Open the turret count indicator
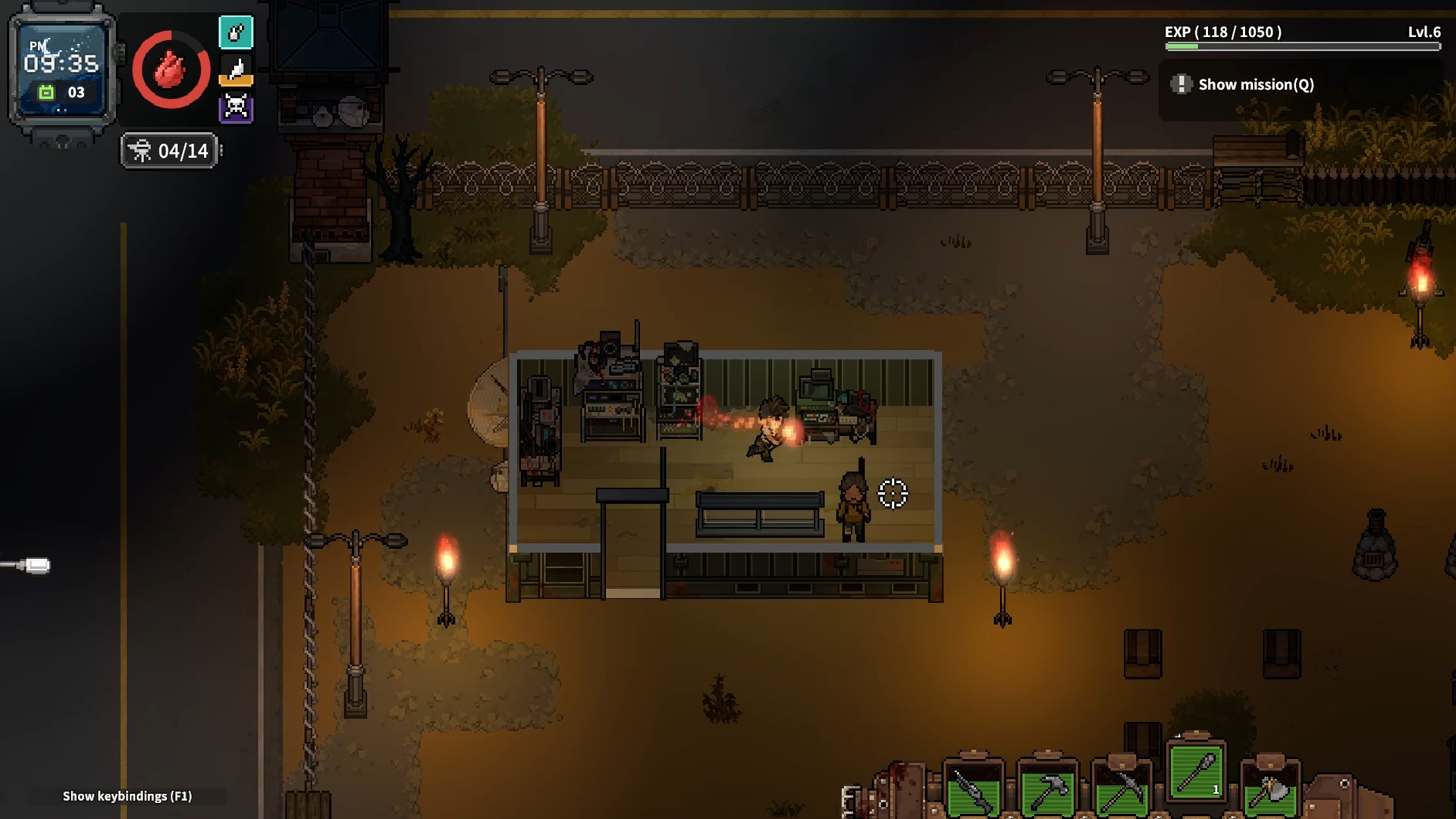1456x819 pixels. point(170,151)
